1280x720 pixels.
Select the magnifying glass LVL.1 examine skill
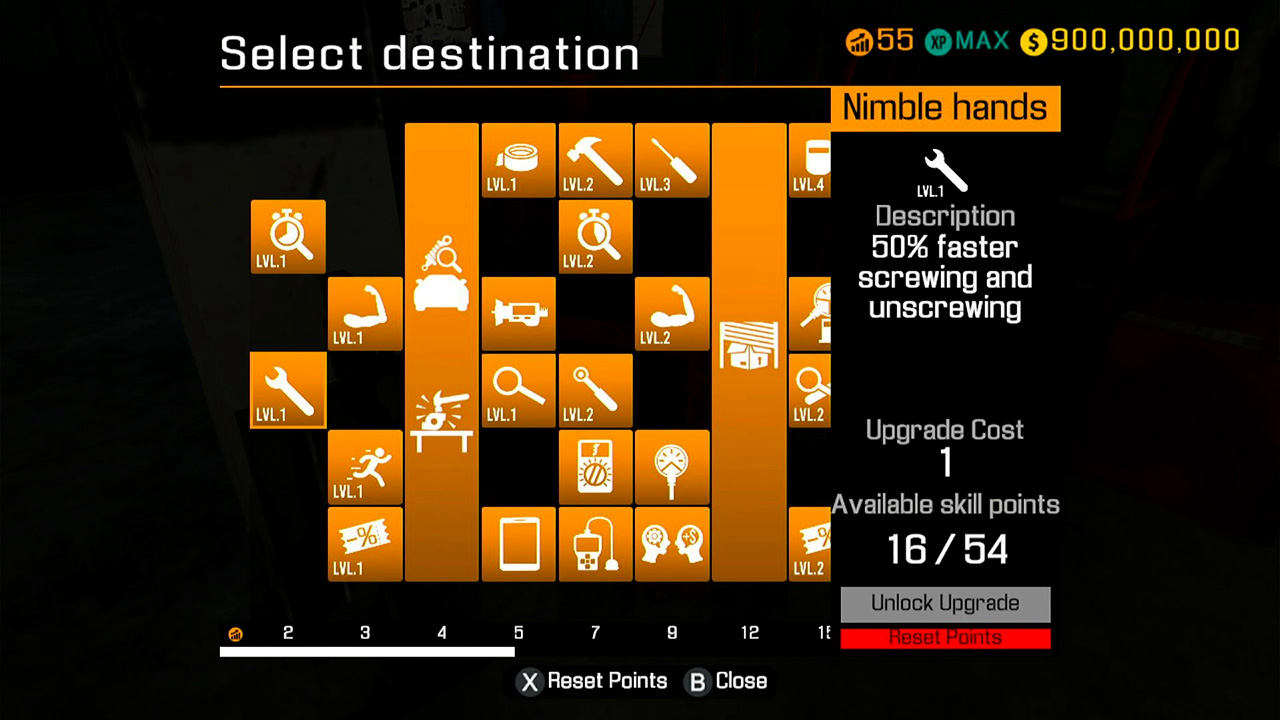518,390
